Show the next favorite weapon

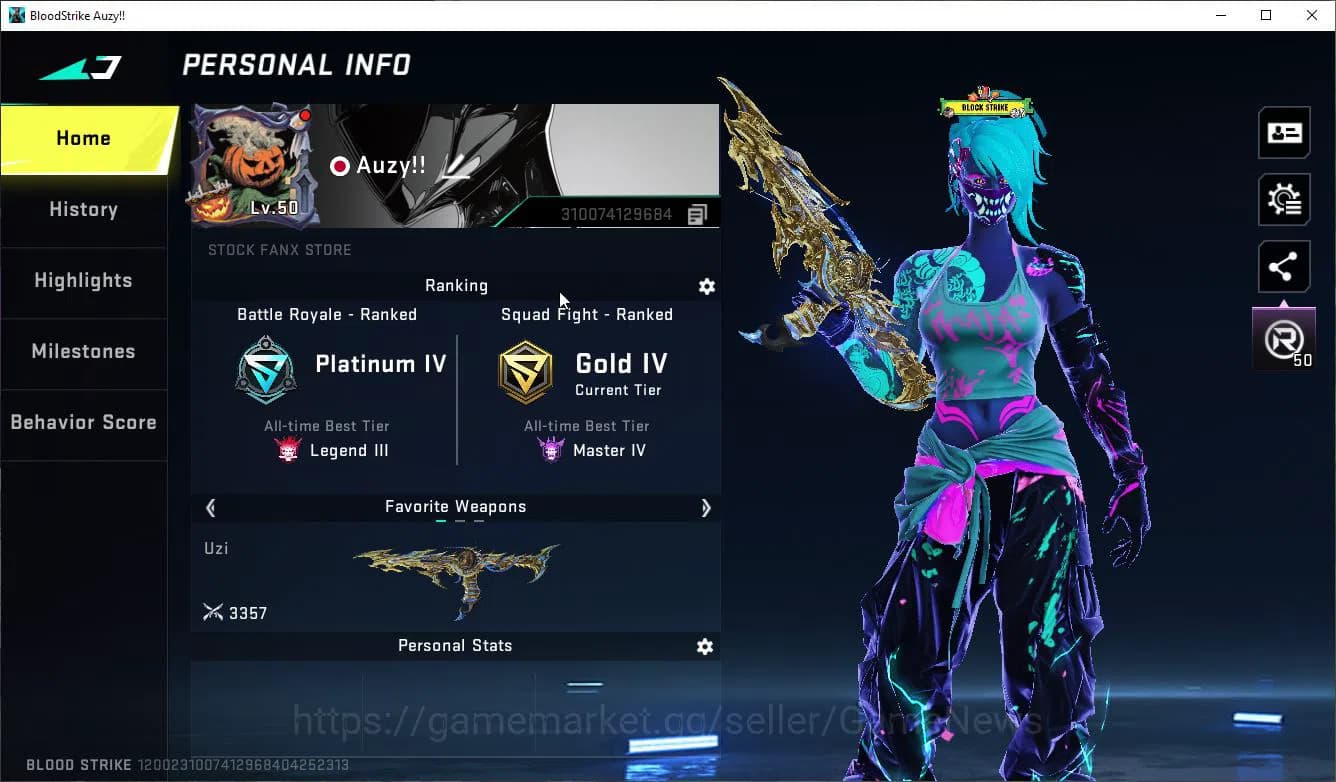(x=705, y=507)
